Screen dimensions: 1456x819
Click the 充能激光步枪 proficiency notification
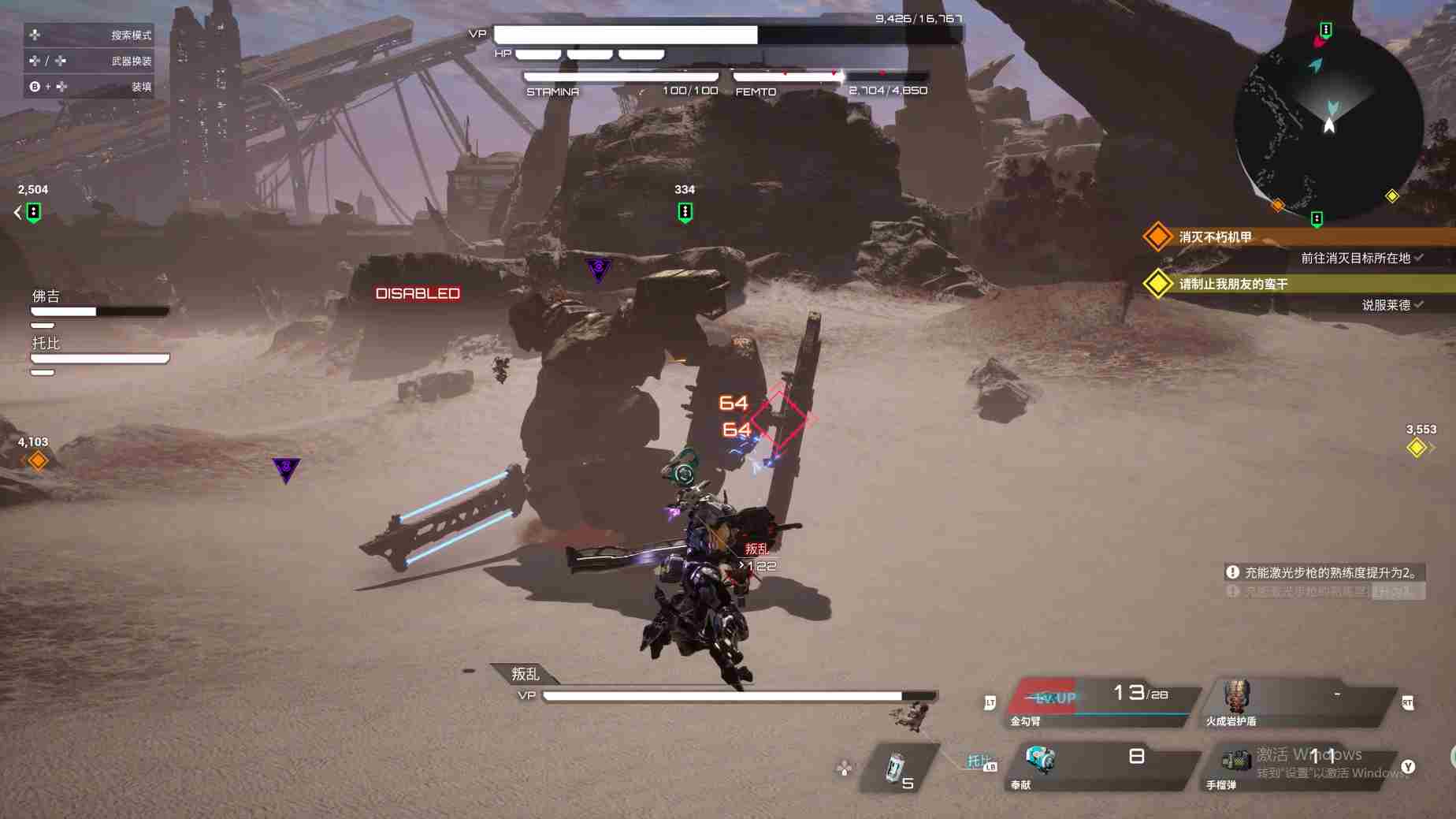(x=1326, y=572)
